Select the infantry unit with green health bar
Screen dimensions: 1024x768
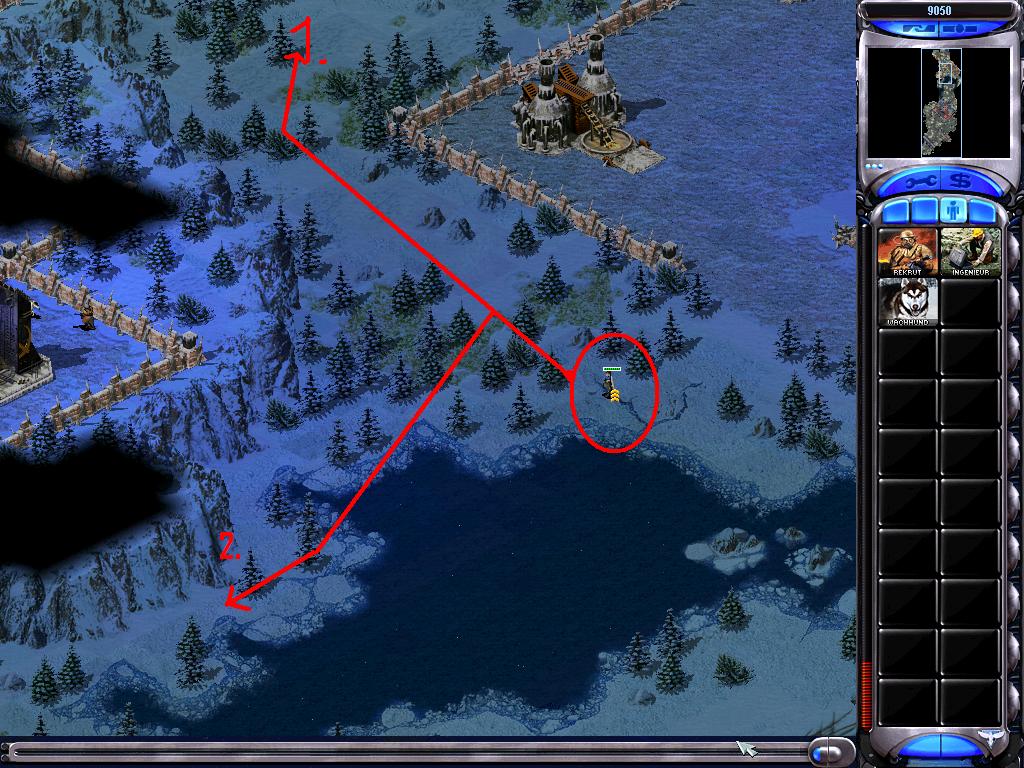click(611, 389)
